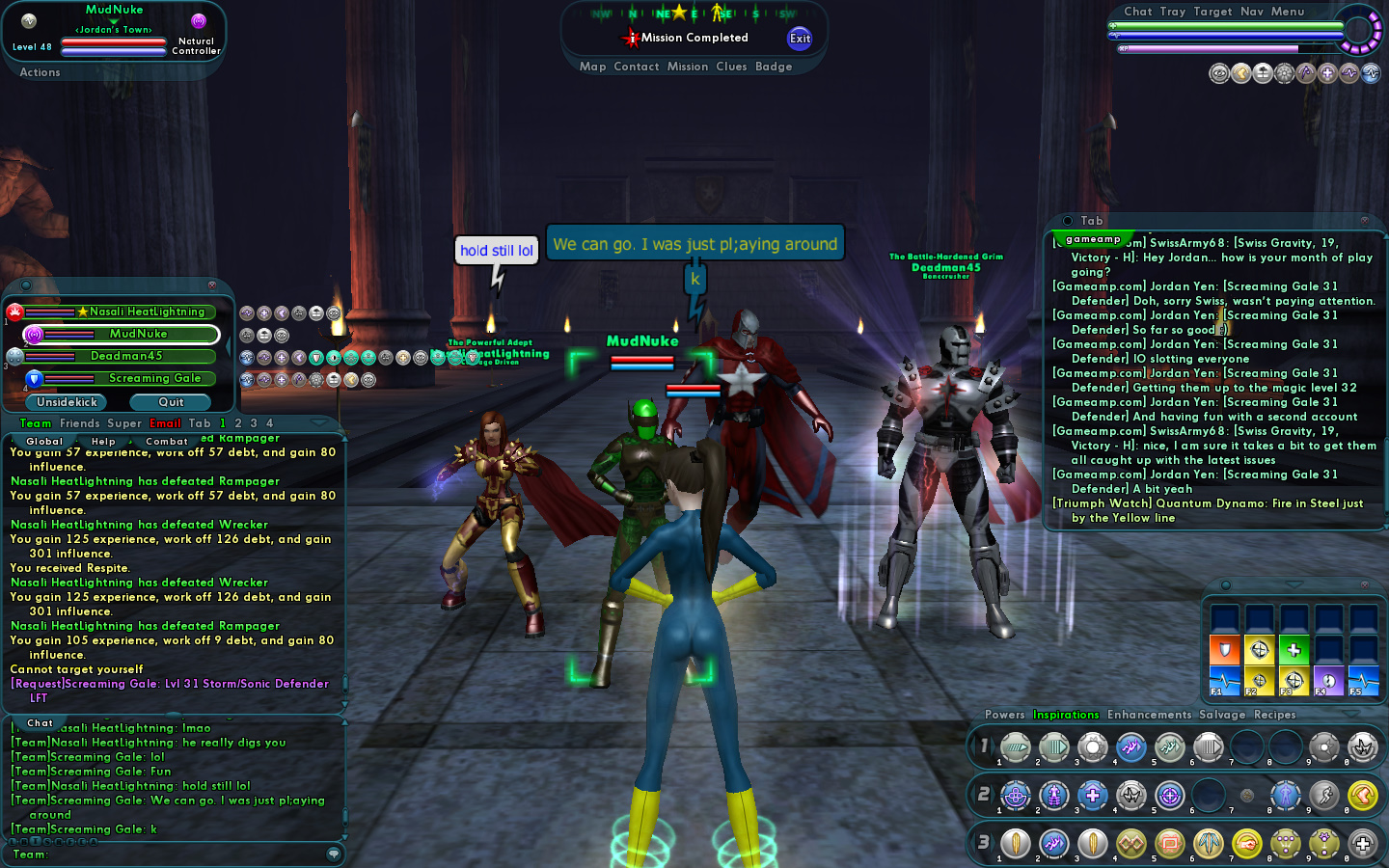Select teammate Screaming Gale

click(154, 378)
